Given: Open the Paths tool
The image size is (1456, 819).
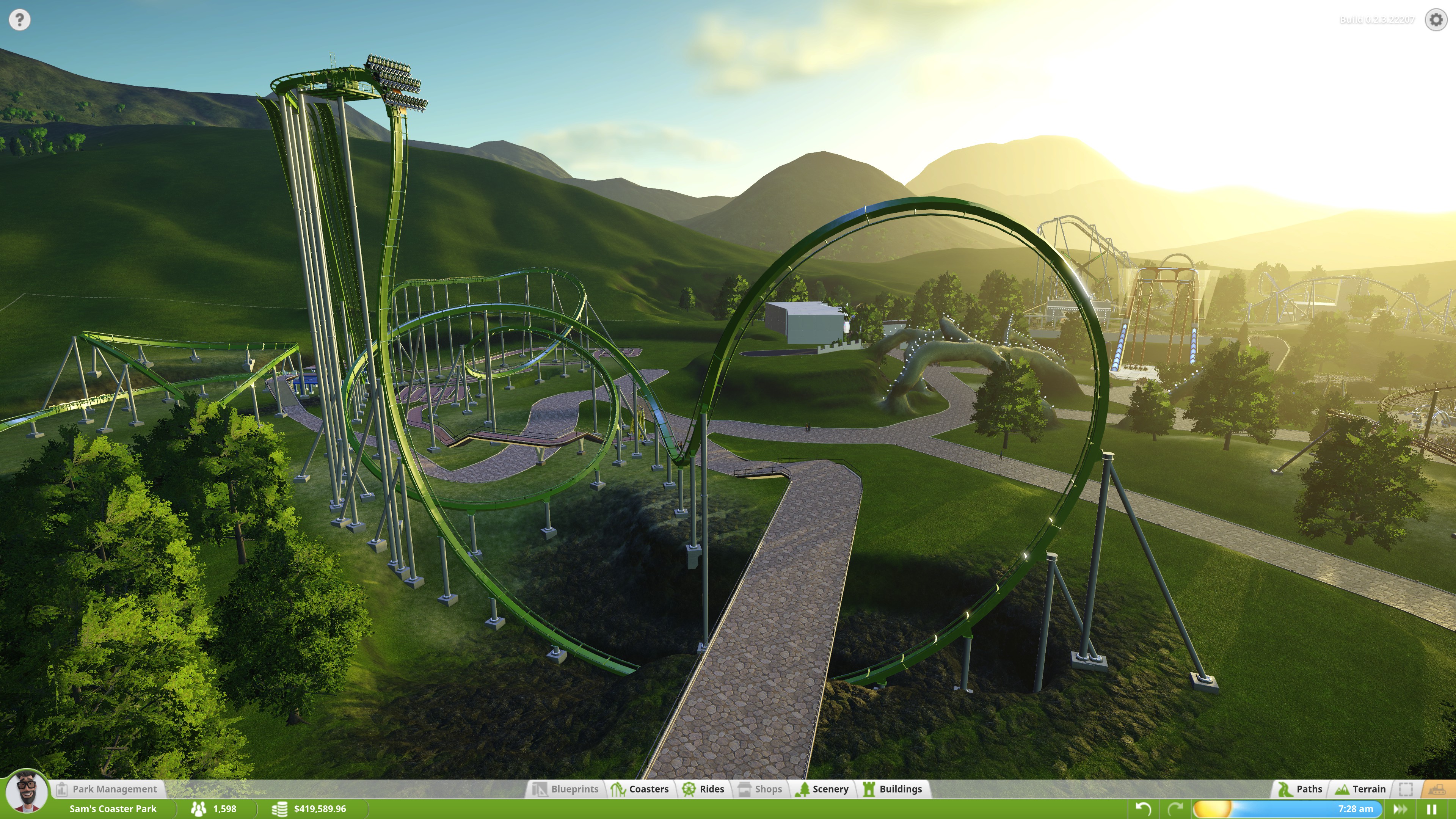Looking at the screenshot, I should (x=1301, y=789).
